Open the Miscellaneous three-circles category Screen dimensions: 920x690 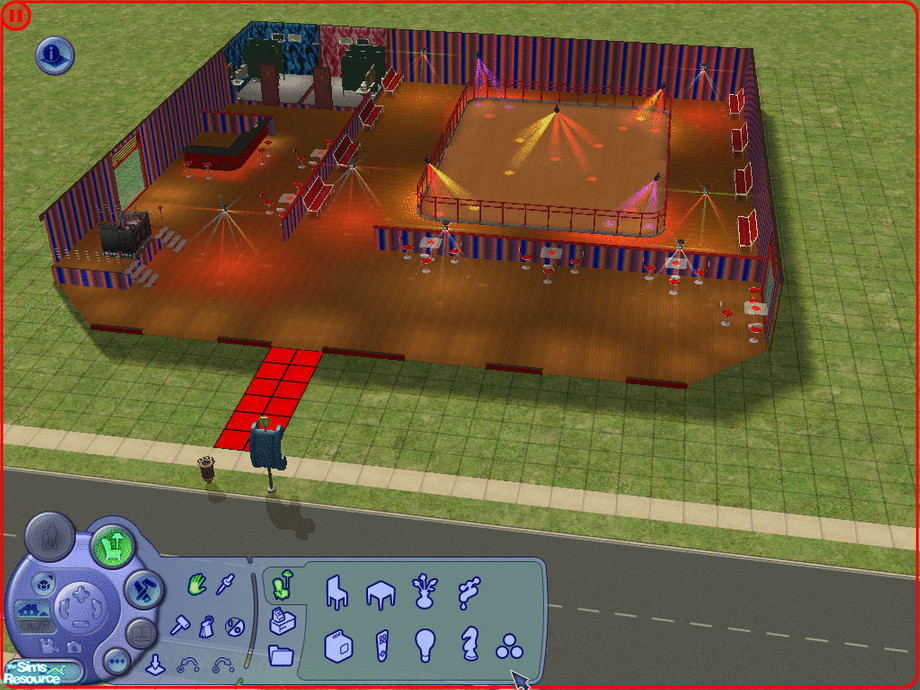point(510,646)
